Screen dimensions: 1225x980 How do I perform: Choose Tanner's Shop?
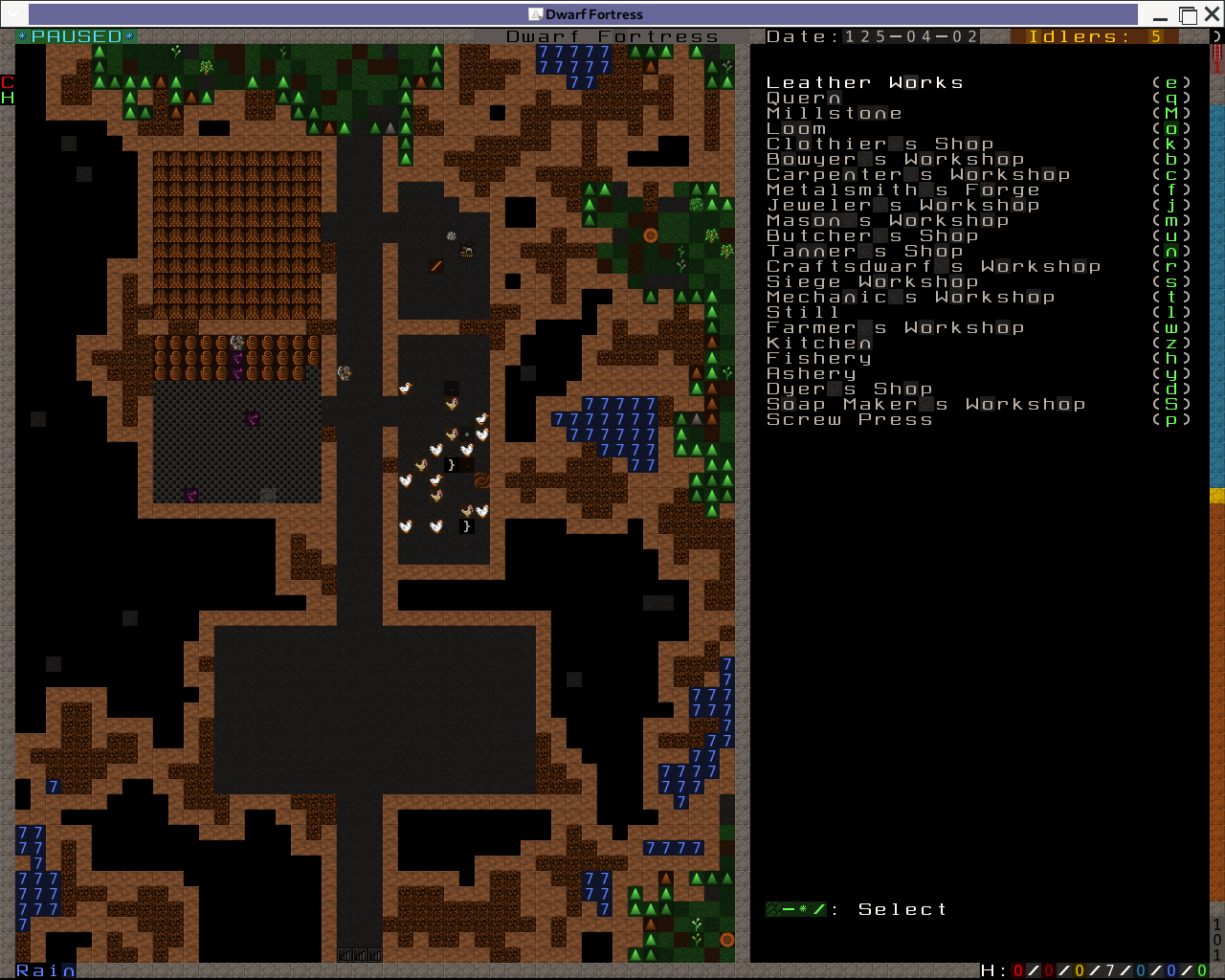(864, 252)
